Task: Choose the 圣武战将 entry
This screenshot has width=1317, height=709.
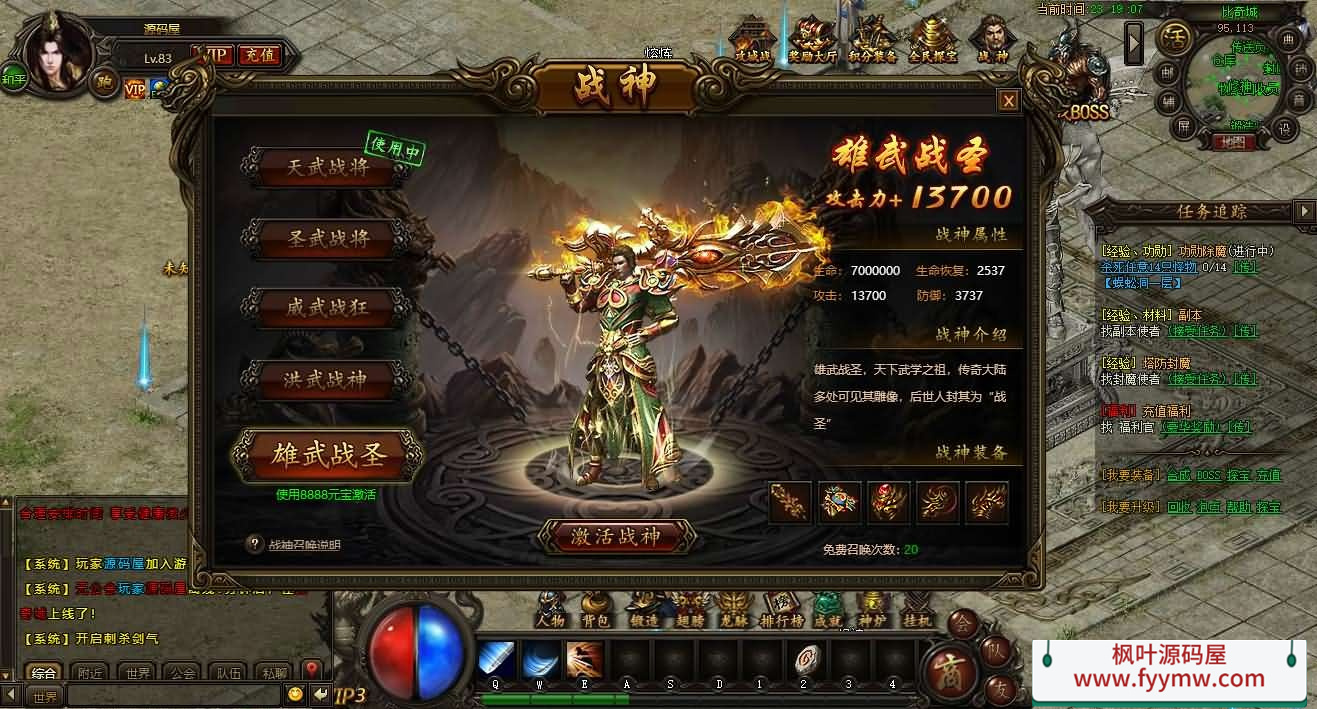Action: [x=327, y=238]
